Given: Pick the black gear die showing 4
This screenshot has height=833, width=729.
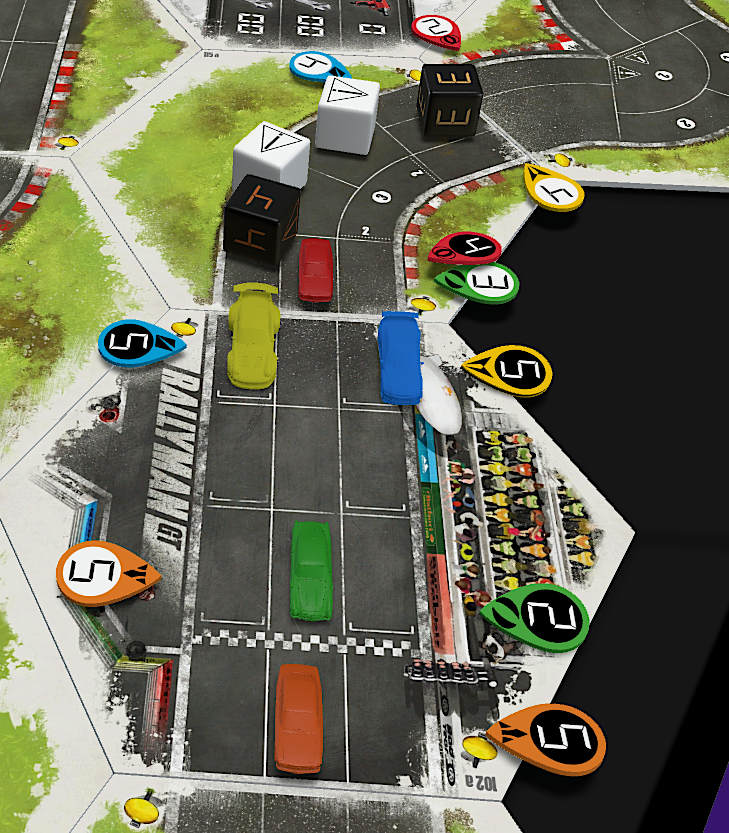Looking at the screenshot, I should pyautogui.click(x=261, y=223).
